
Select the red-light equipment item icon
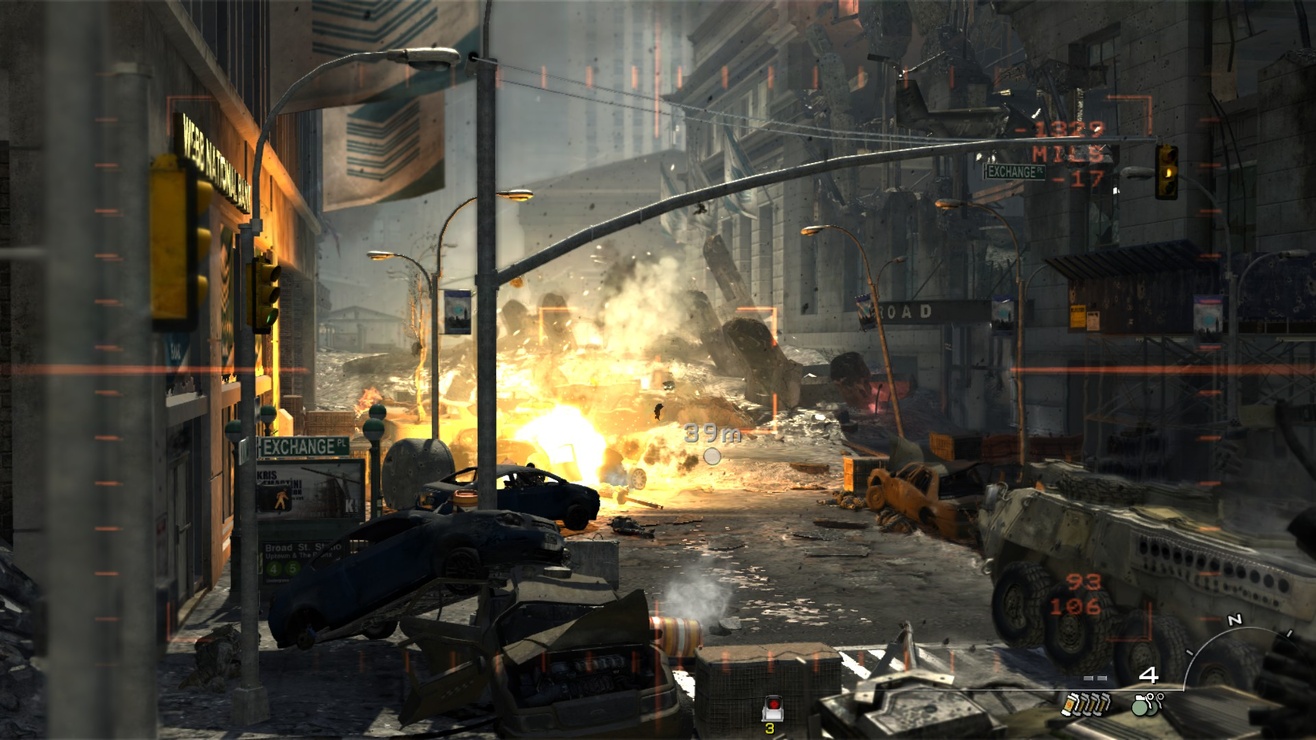[x=771, y=709]
